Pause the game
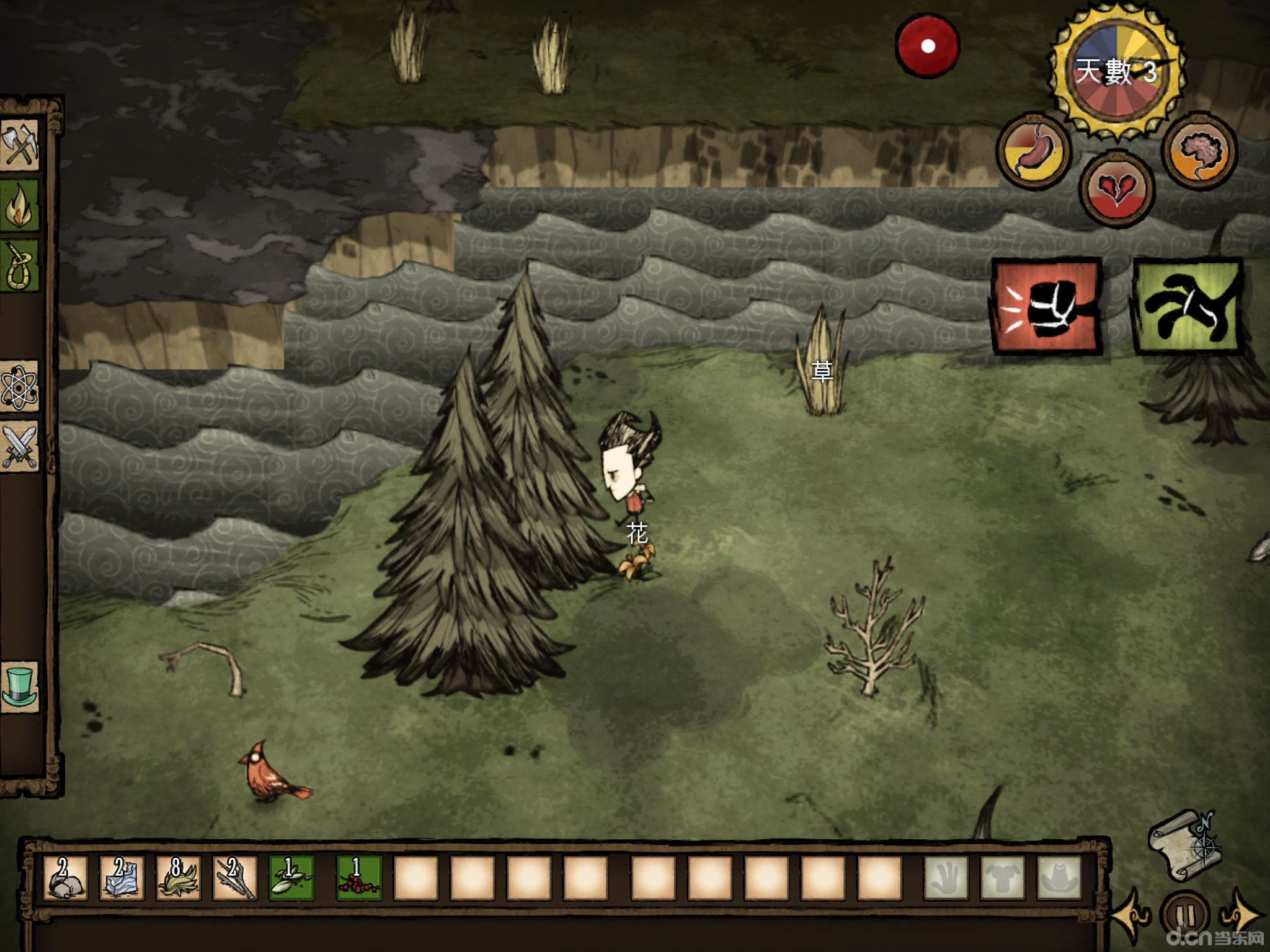This screenshot has width=1270, height=952. pos(1184,915)
